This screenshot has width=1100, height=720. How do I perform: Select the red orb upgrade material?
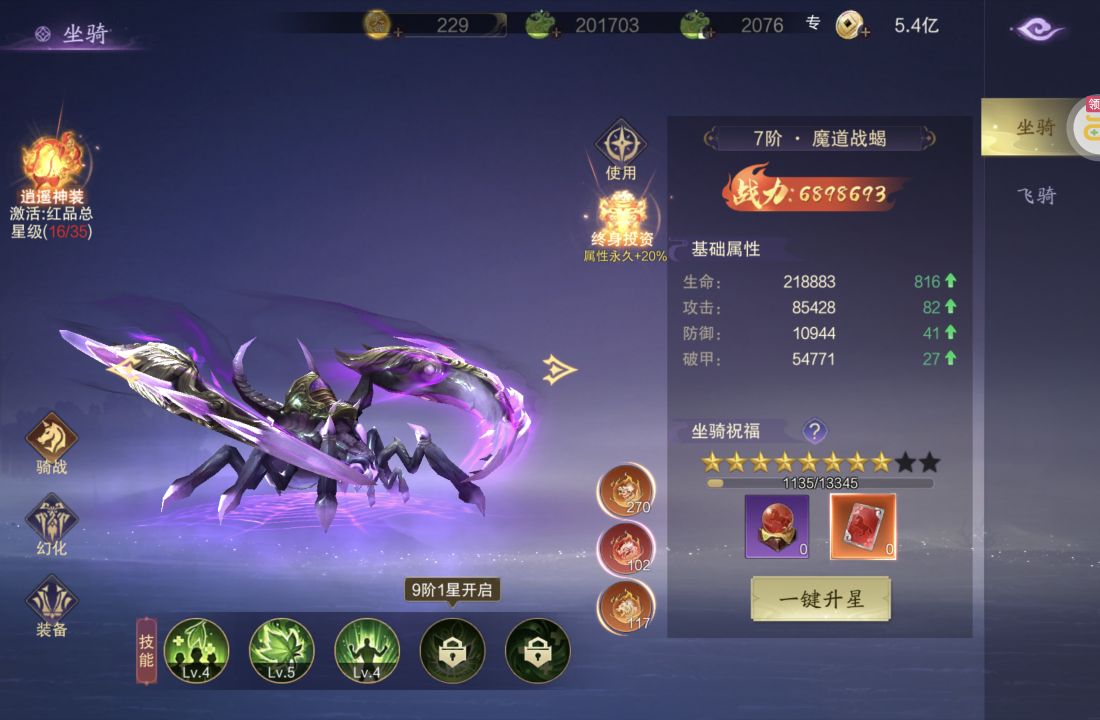(777, 526)
